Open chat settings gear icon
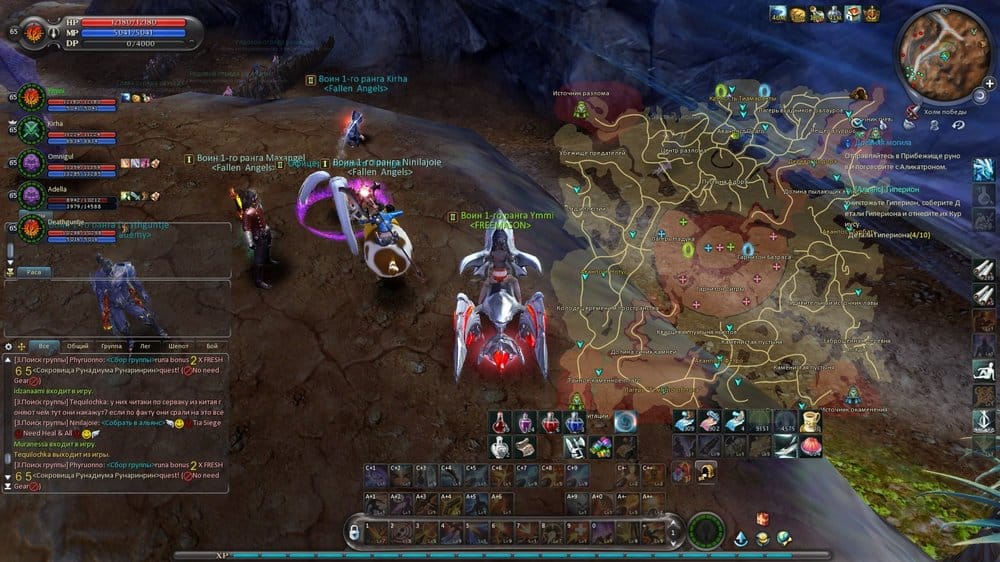This screenshot has width=1000, height=562. [9, 345]
